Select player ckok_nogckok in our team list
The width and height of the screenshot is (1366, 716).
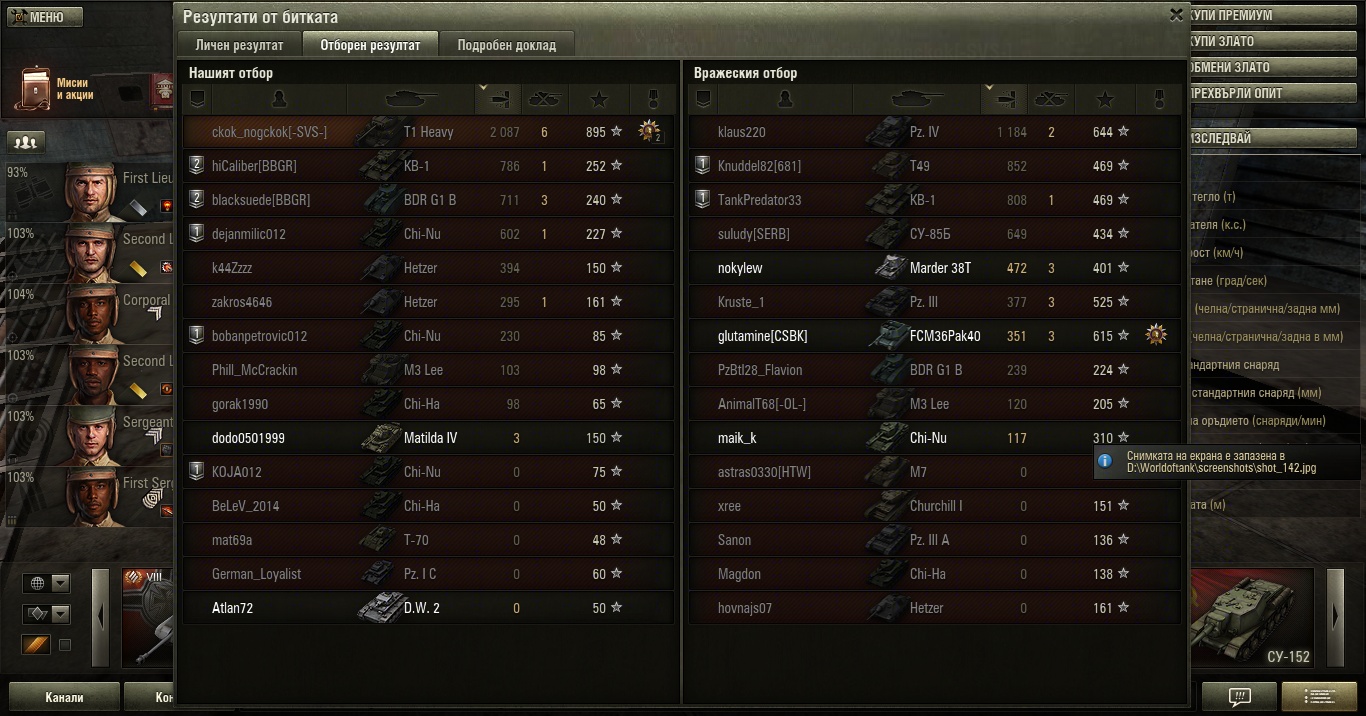click(268, 132)
